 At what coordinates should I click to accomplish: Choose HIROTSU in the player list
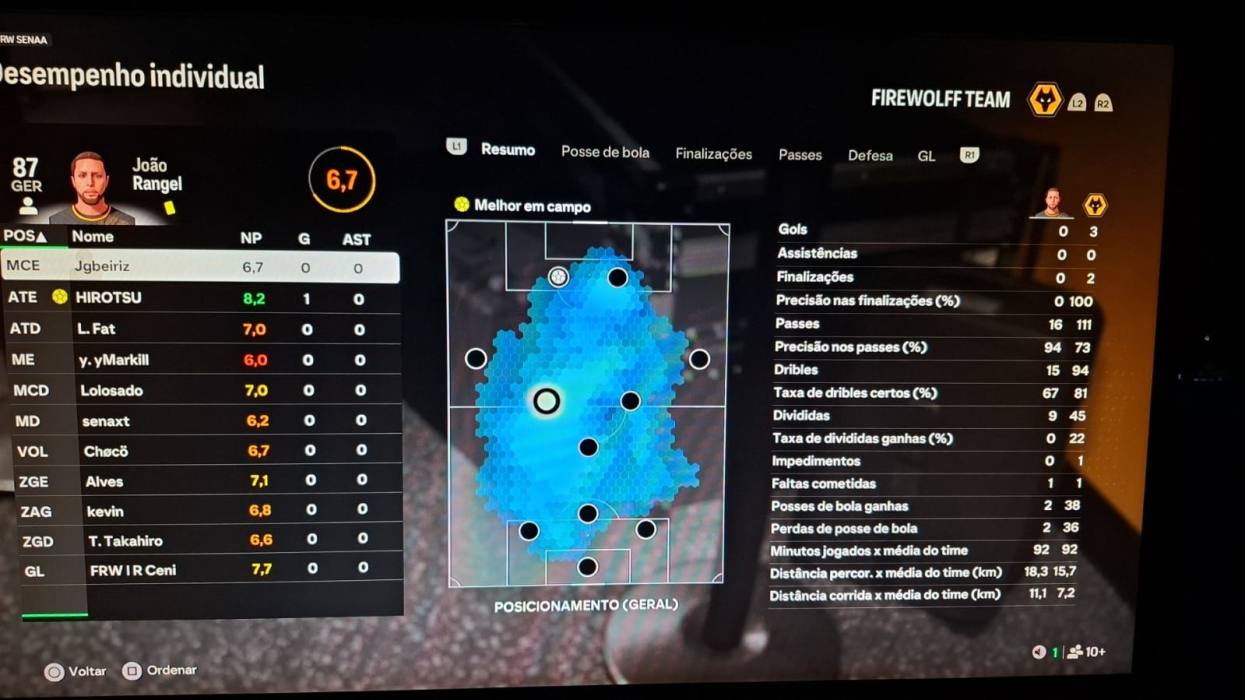pos(200,298)
